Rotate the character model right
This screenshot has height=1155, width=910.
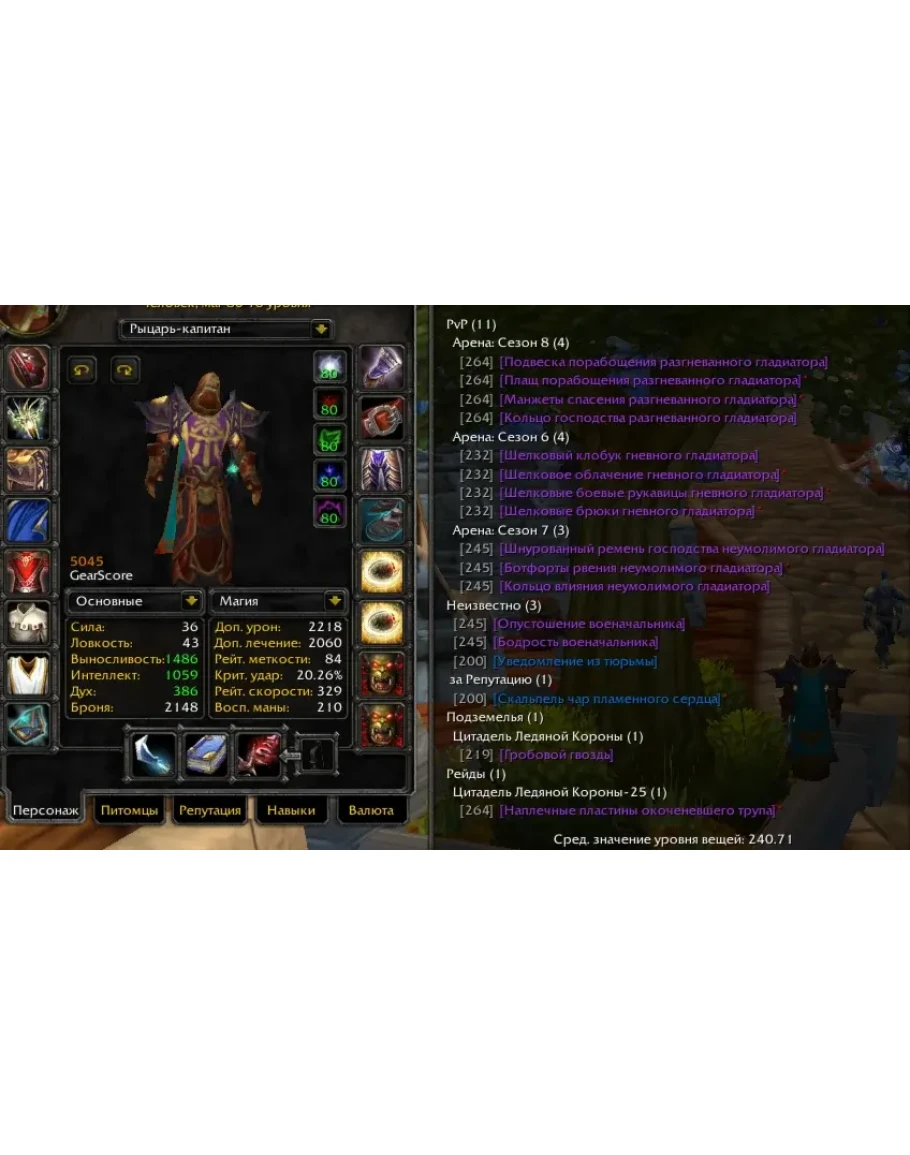point(125,369)
